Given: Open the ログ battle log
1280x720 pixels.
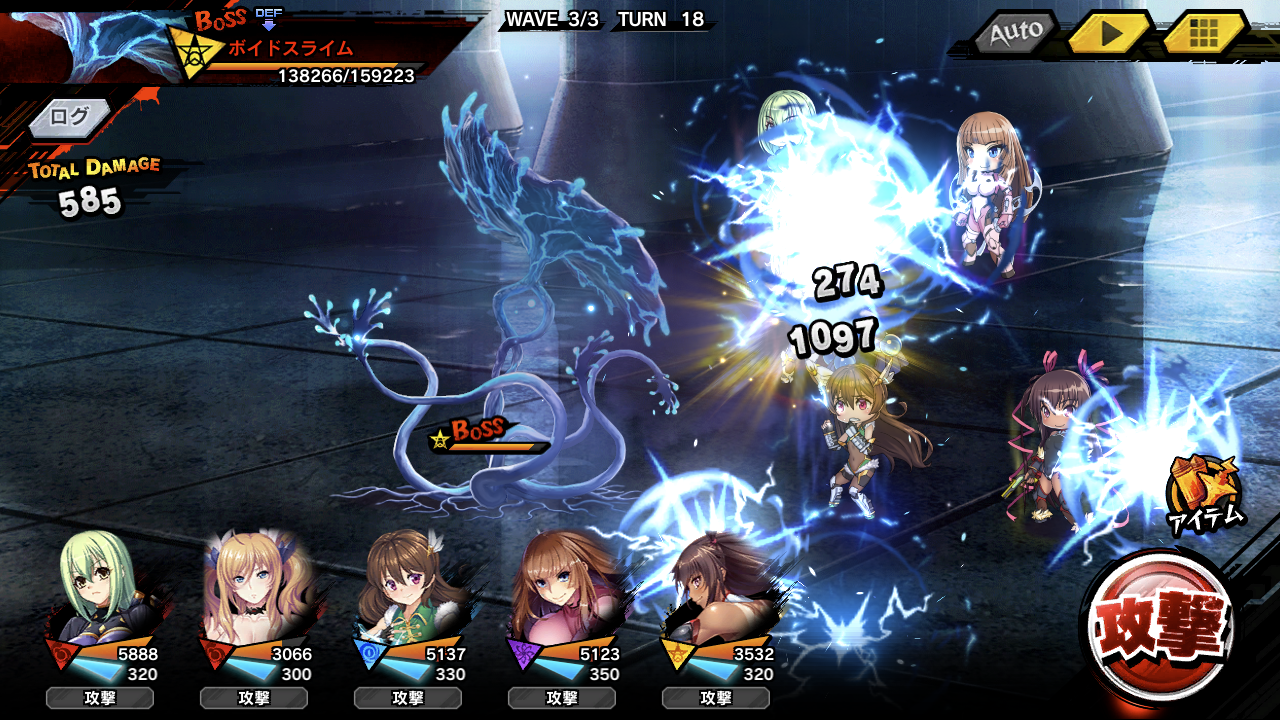Looking at the screenshot, I should click(x=70, y=117).
